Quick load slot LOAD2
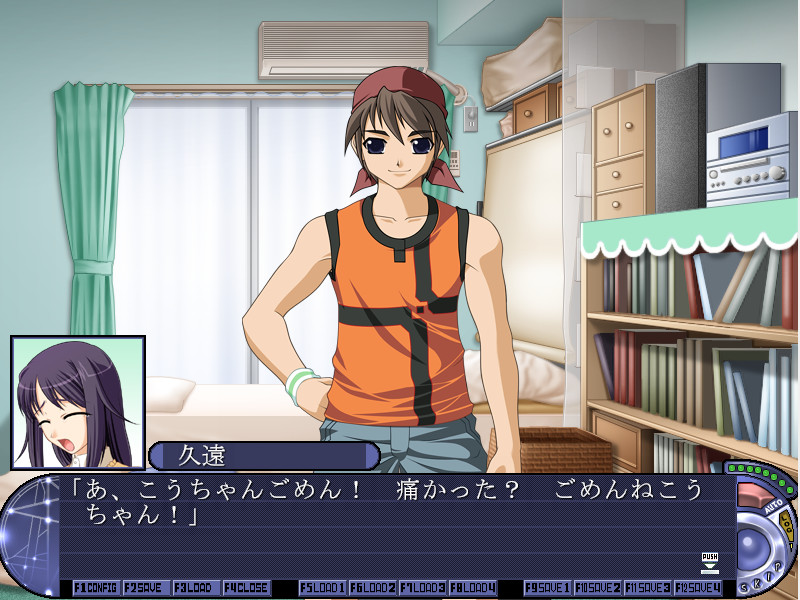 coord(372,588)
